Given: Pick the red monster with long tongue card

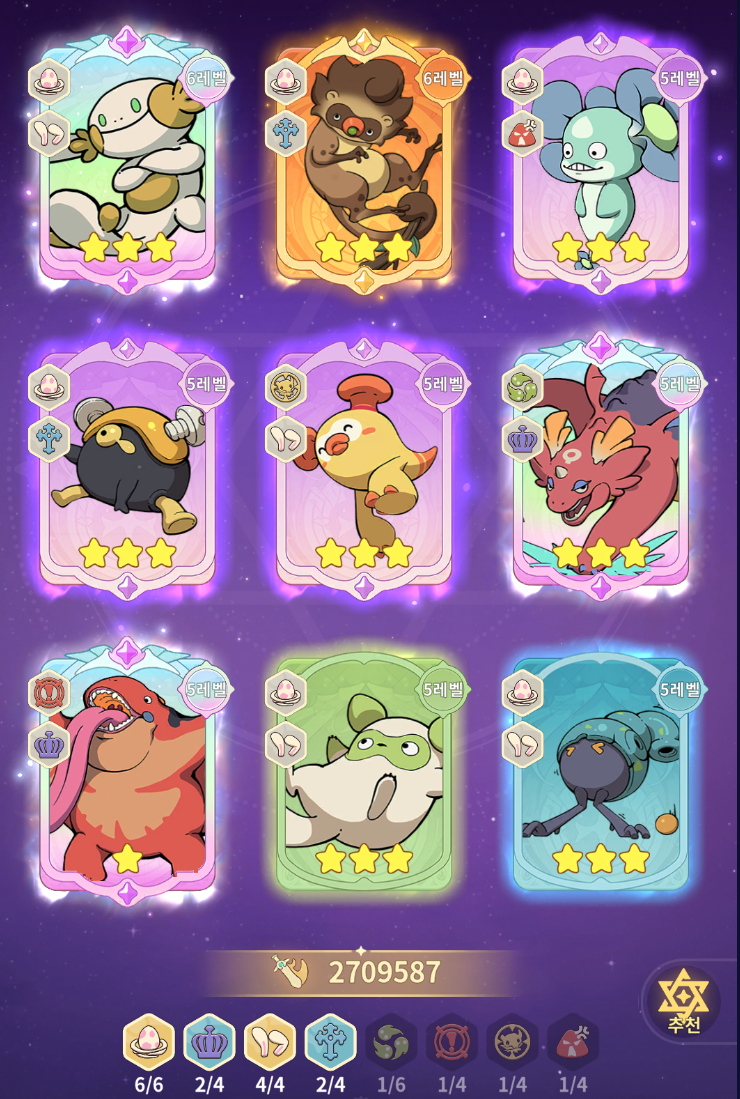Looking at the screenshot, I should (x=127, y=770).
